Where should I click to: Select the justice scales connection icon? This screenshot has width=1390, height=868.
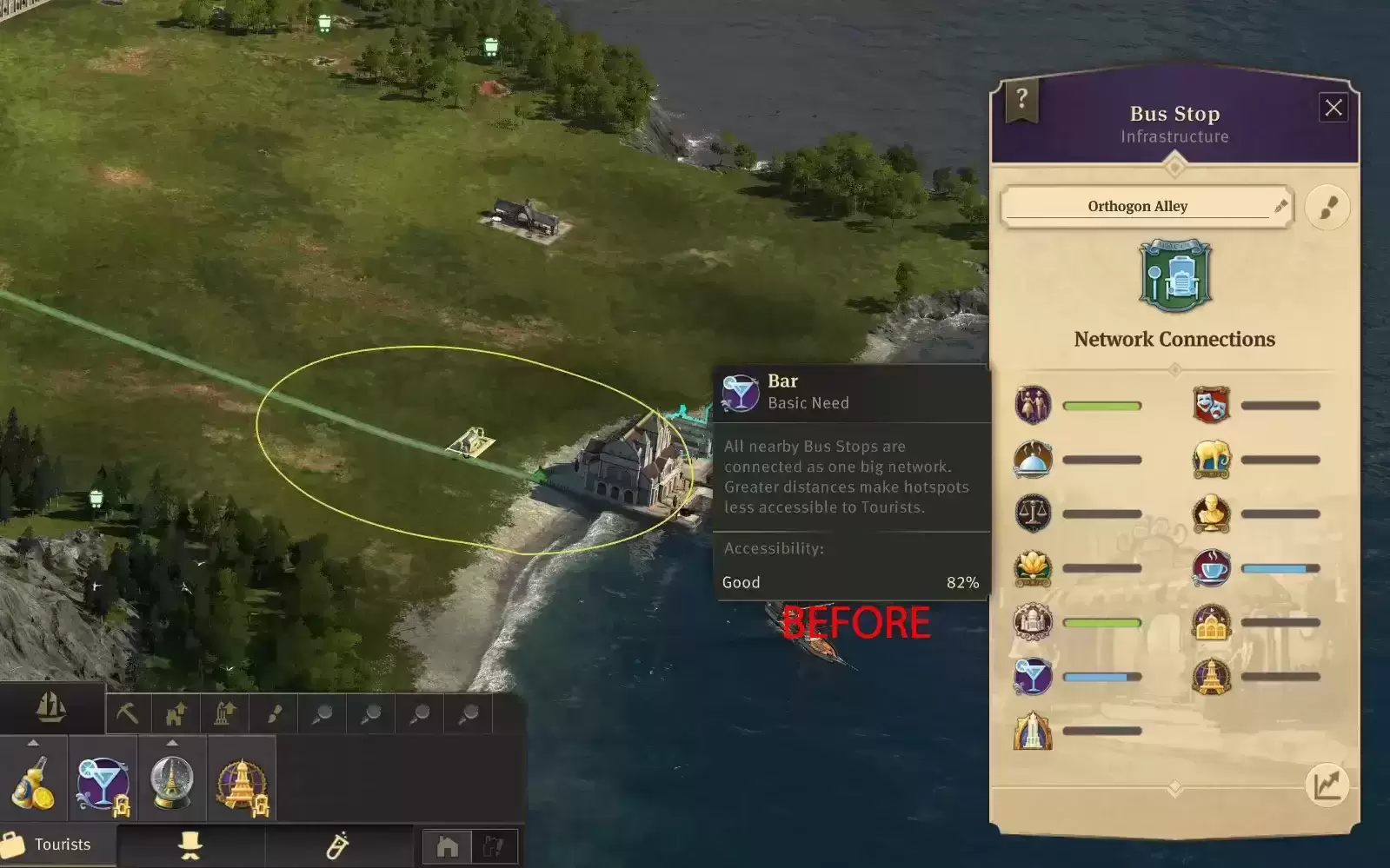pos(1033,514)
